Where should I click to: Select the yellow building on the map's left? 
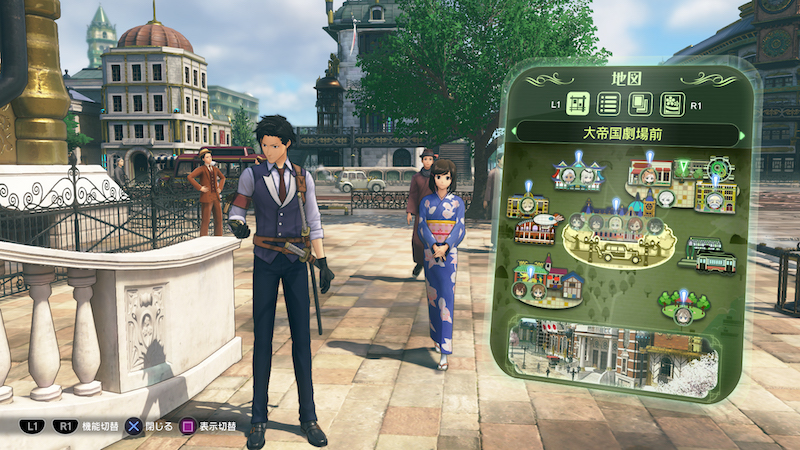[528, 205]
